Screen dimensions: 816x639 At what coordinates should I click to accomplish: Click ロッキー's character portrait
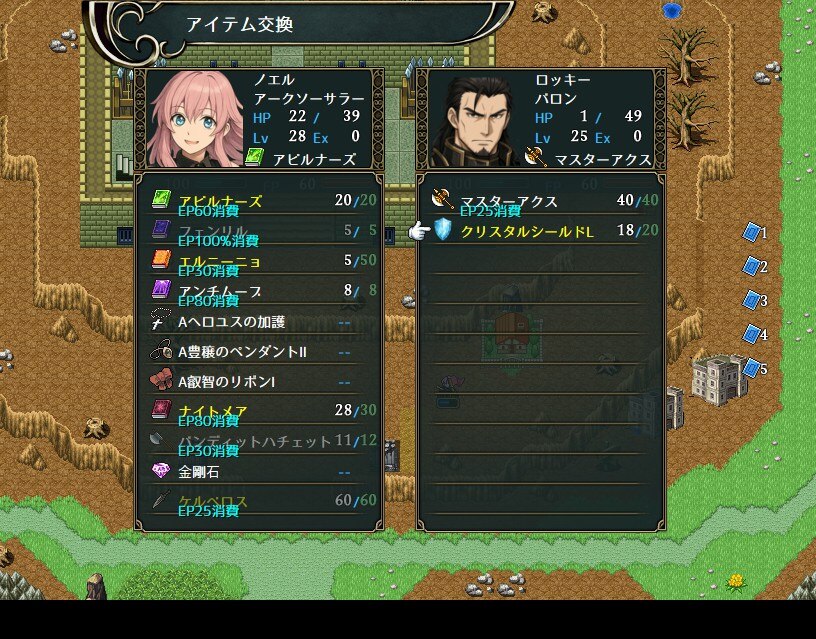pos(477,118)
